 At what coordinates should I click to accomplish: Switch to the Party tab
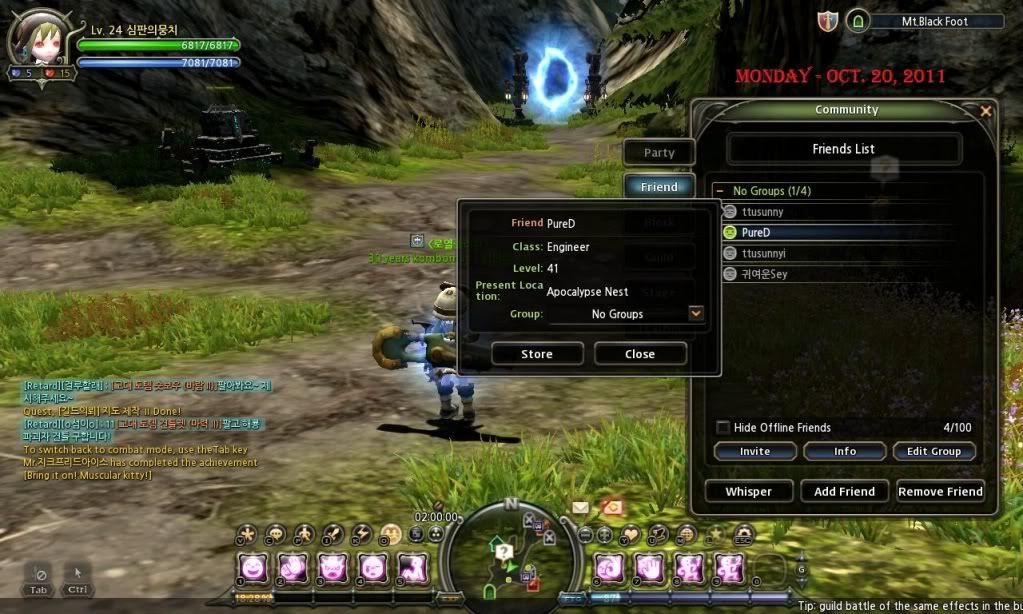[x=659, y=153]
